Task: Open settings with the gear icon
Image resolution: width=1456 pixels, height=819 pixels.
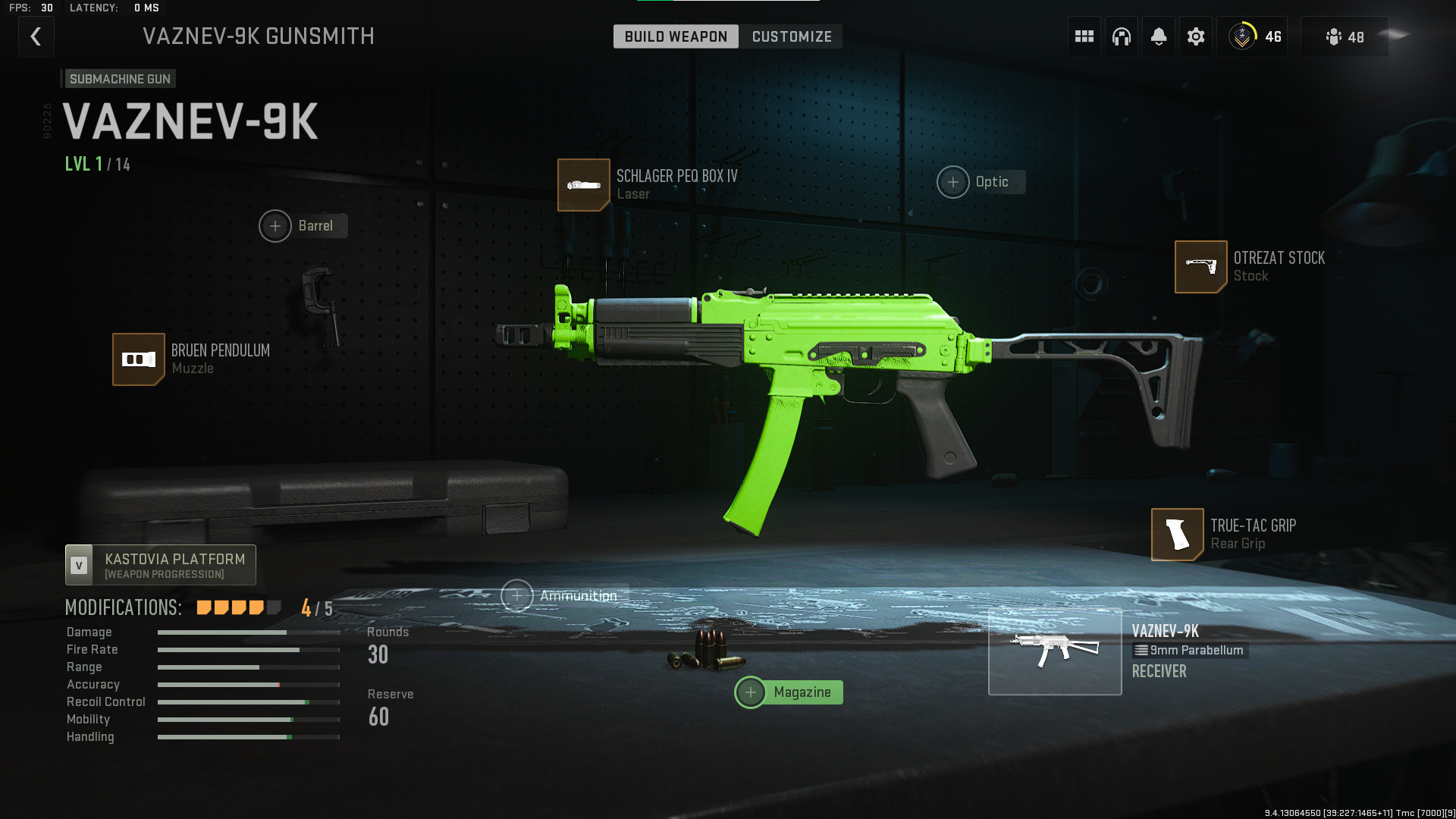Action: point(1195,36)
